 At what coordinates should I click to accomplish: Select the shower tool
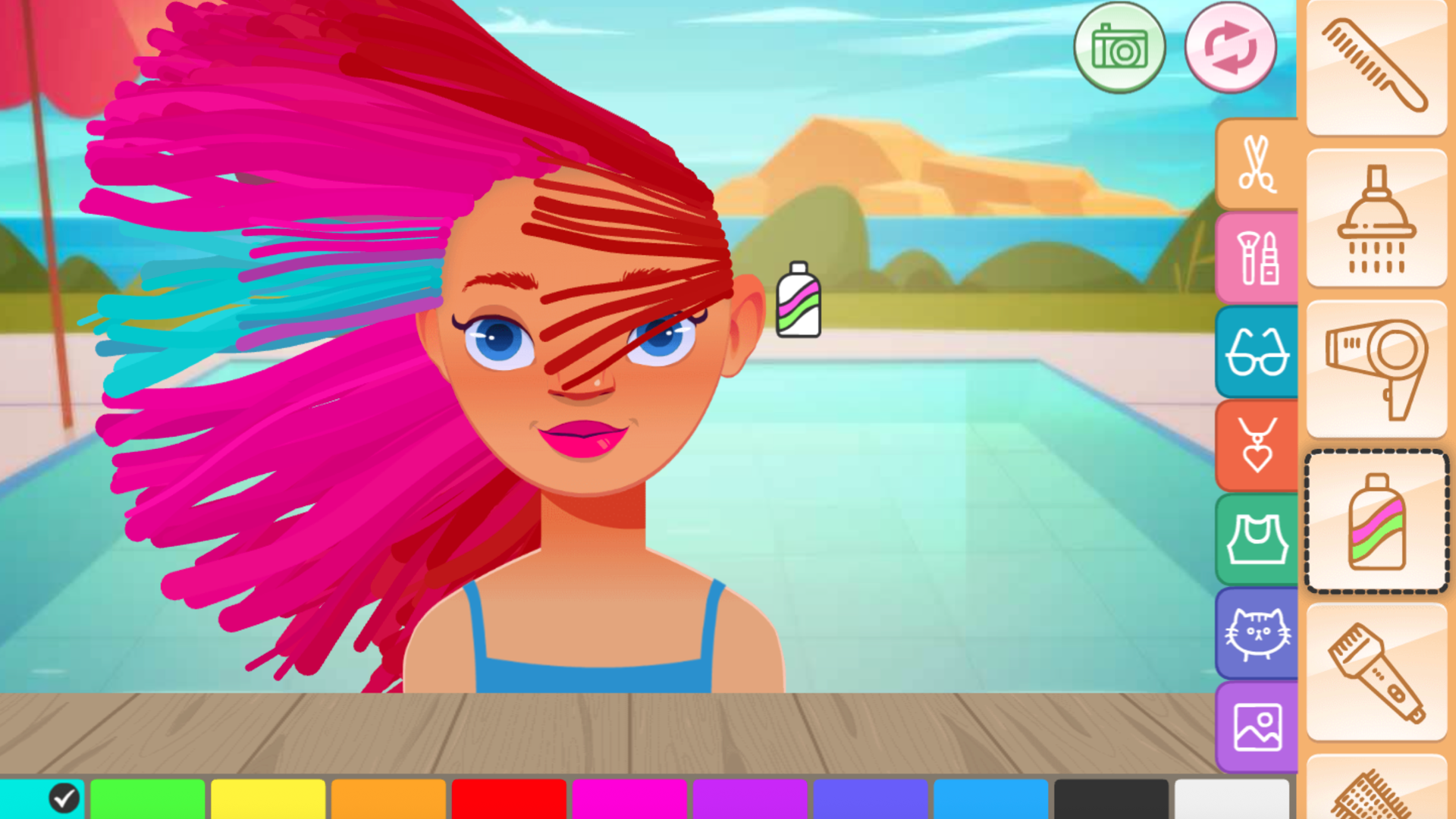(1376, 216)
